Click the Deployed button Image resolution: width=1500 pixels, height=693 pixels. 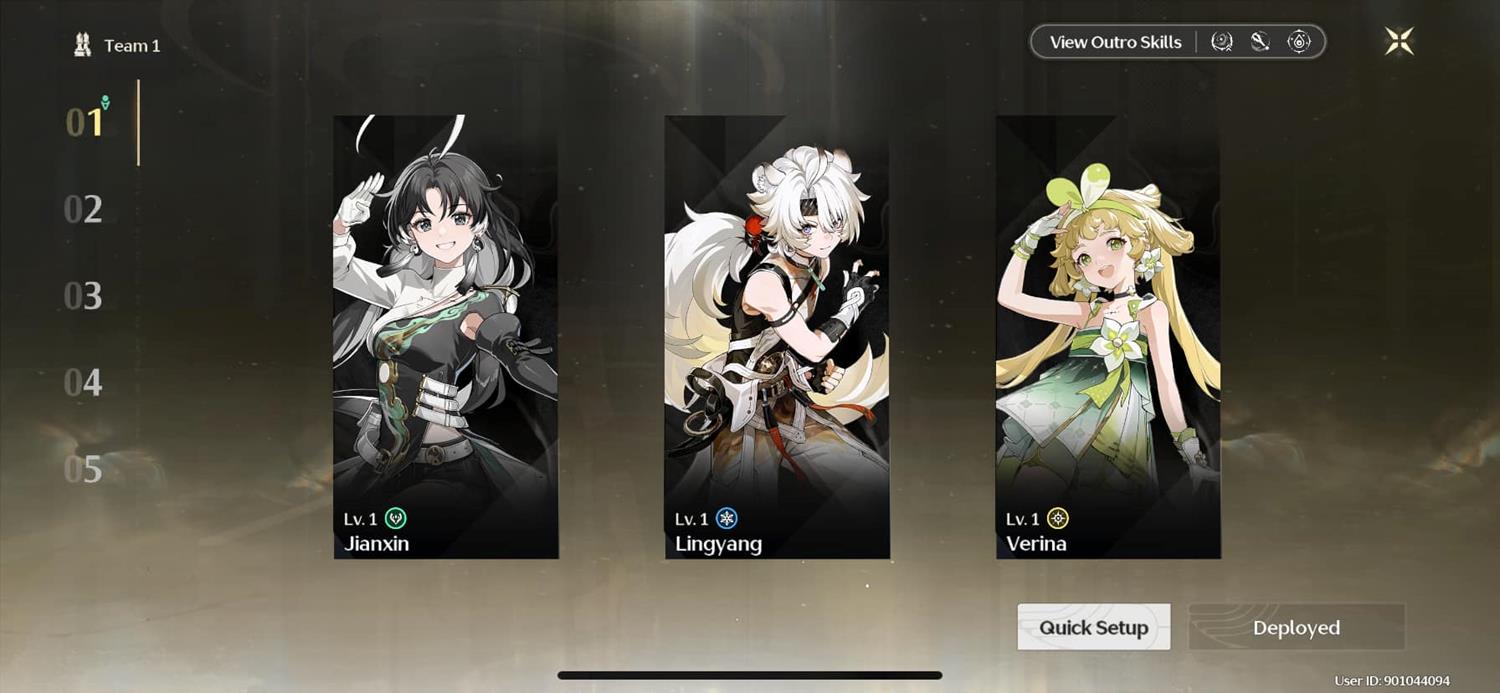[1296, 627]
